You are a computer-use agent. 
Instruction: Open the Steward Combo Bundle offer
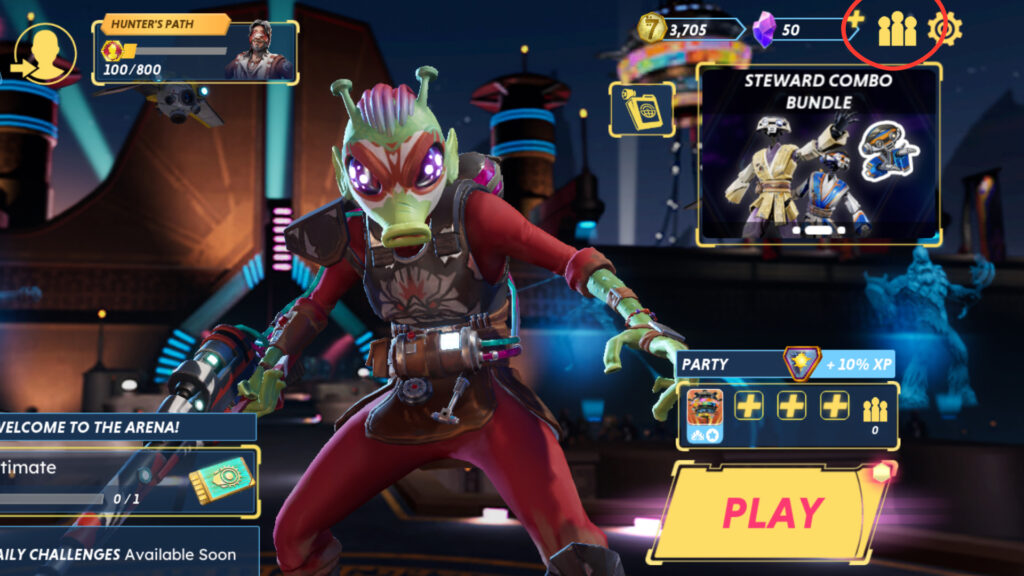pyautogui.click(x=819, y=154)
